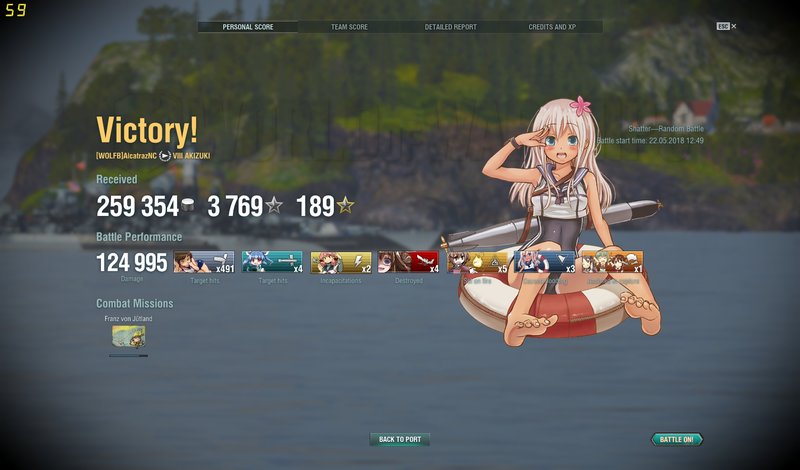Click the Back to Port button
The image size is (800, 470).
click(x=400, y=439)
